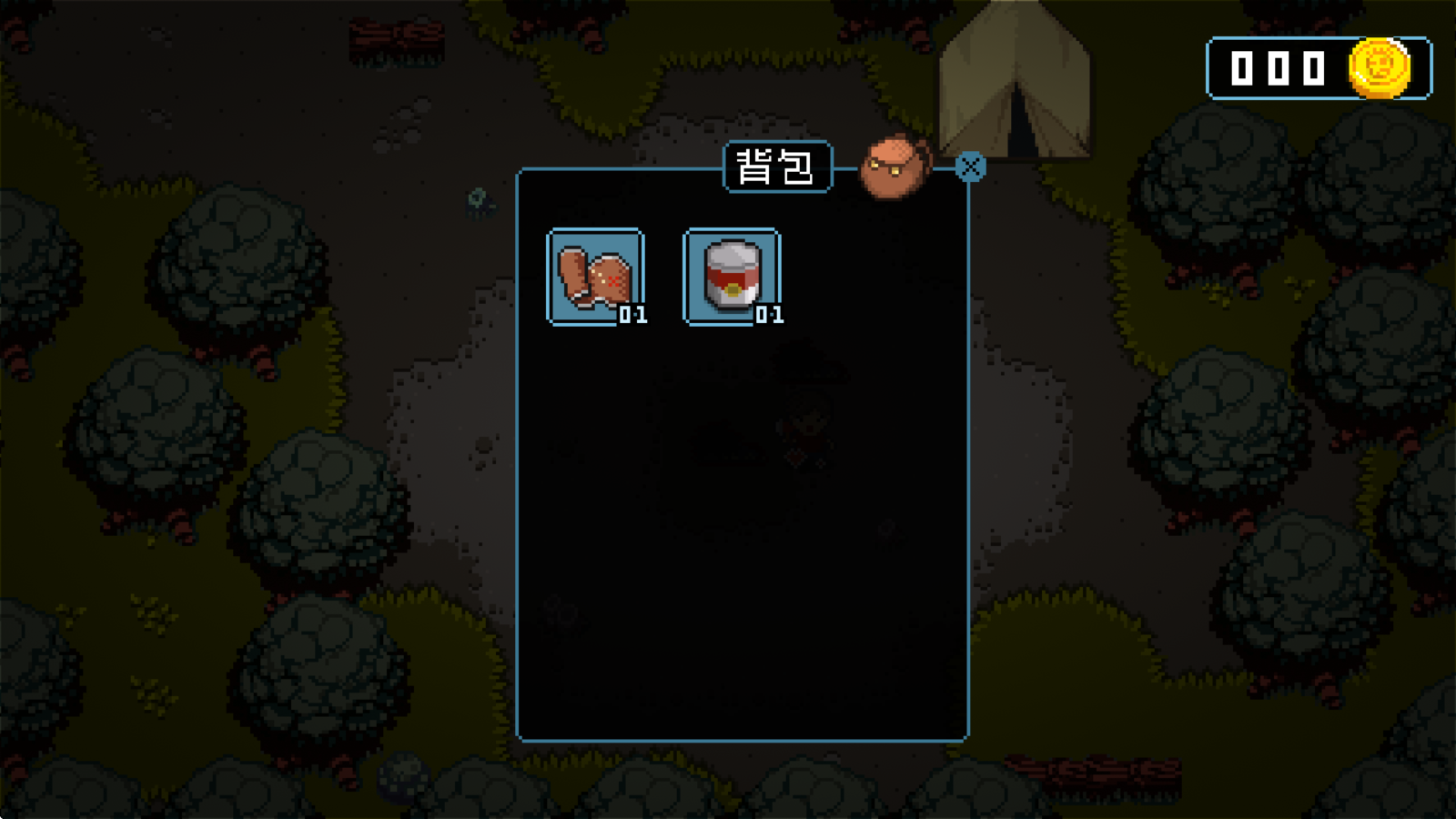This screenshot has height=819, width=1456.
Task: Close the backpack window
Action: [970, 167]
